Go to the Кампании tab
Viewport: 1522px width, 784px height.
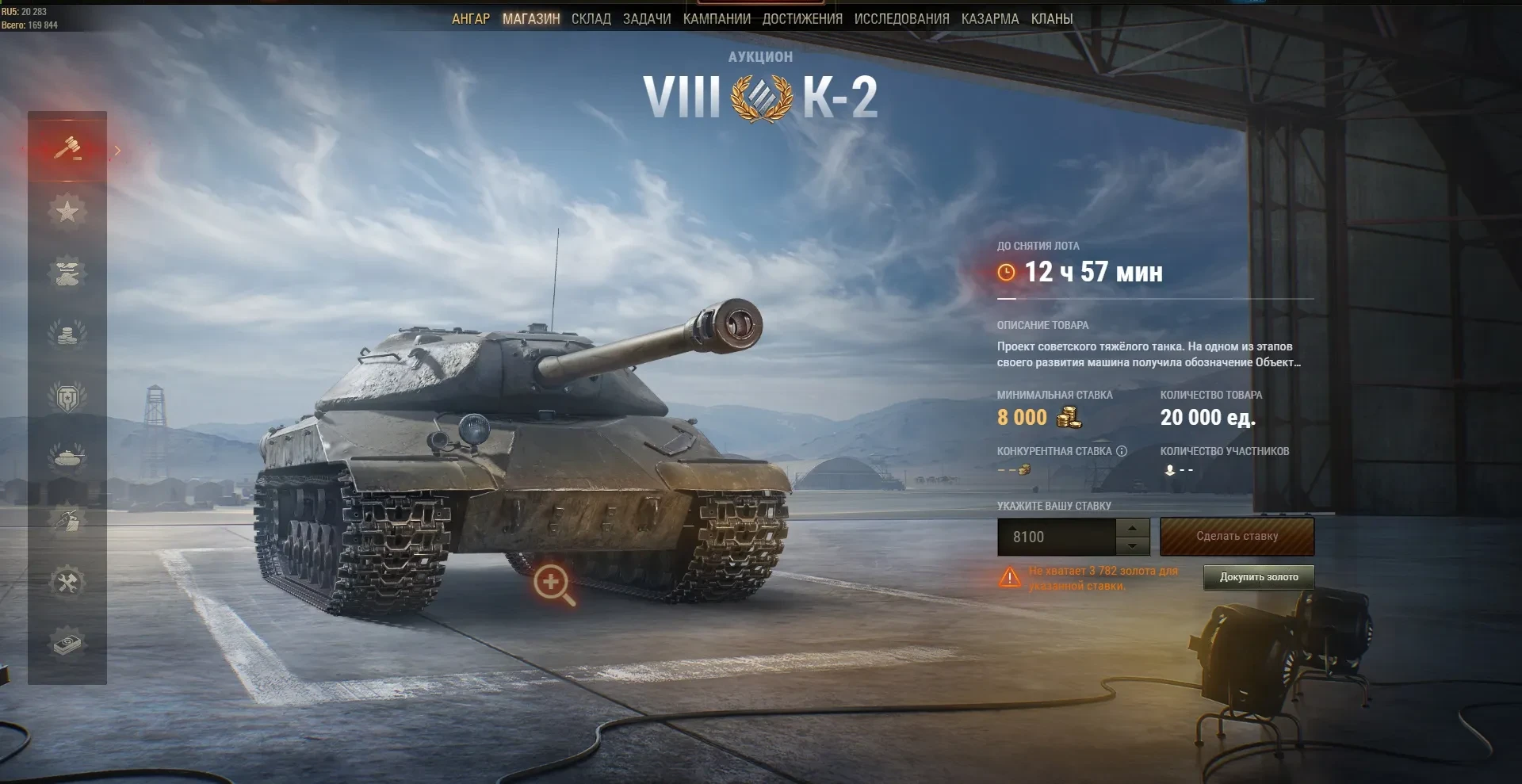[717, 19]
